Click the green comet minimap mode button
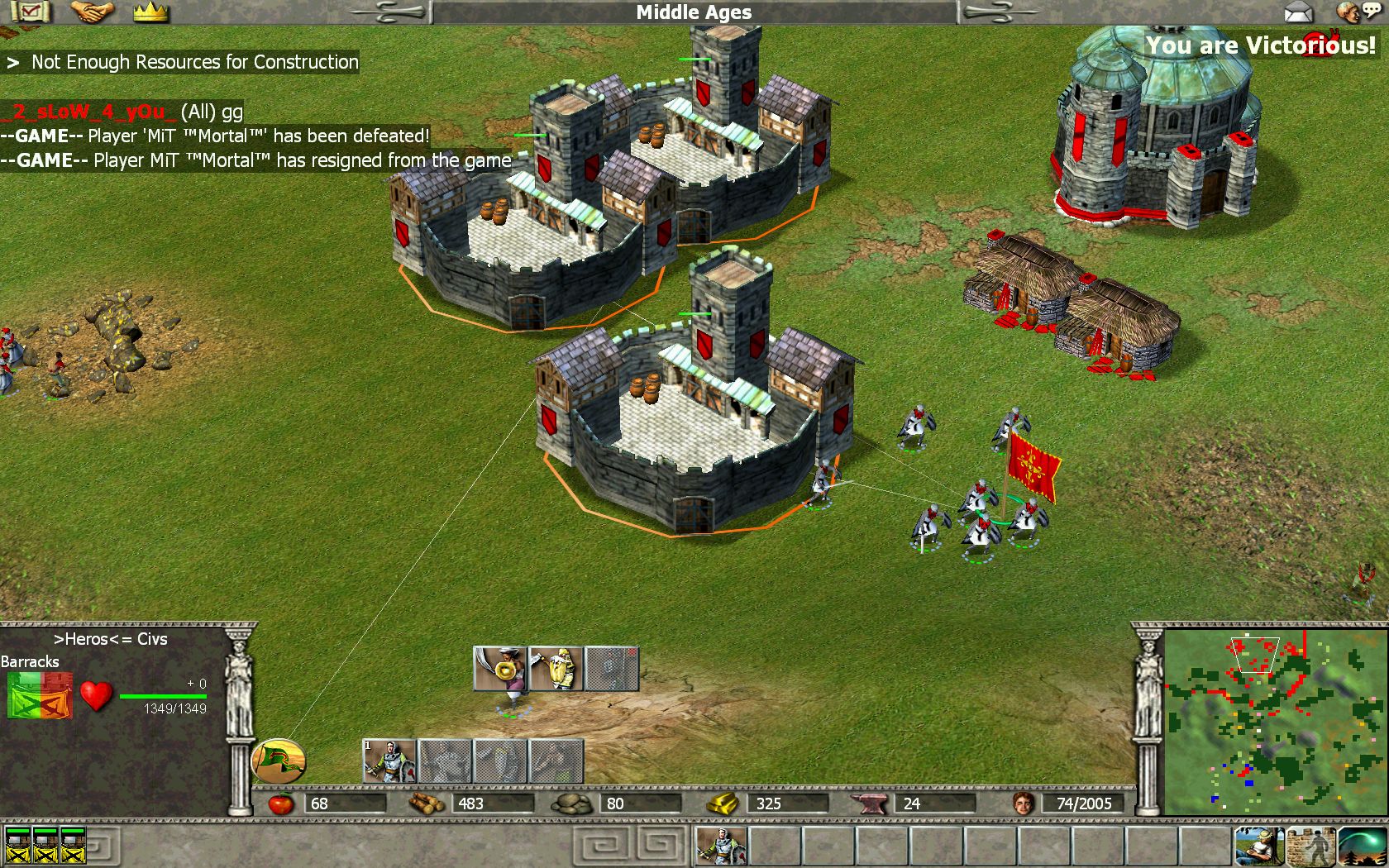1389x868 pixels. [1362, 846]
